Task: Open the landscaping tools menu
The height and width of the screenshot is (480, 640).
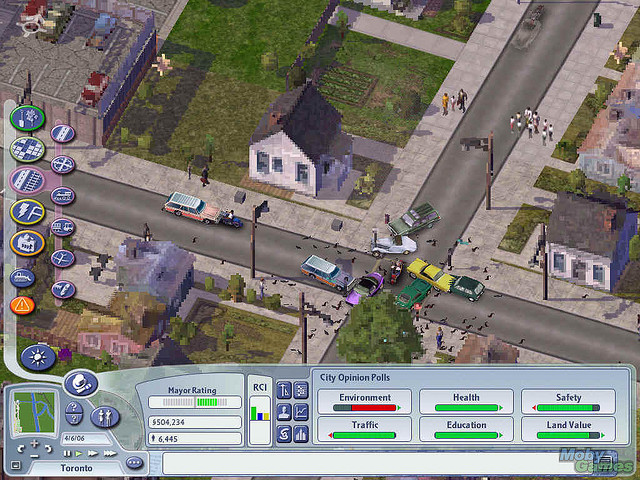Action: (27, 118)
